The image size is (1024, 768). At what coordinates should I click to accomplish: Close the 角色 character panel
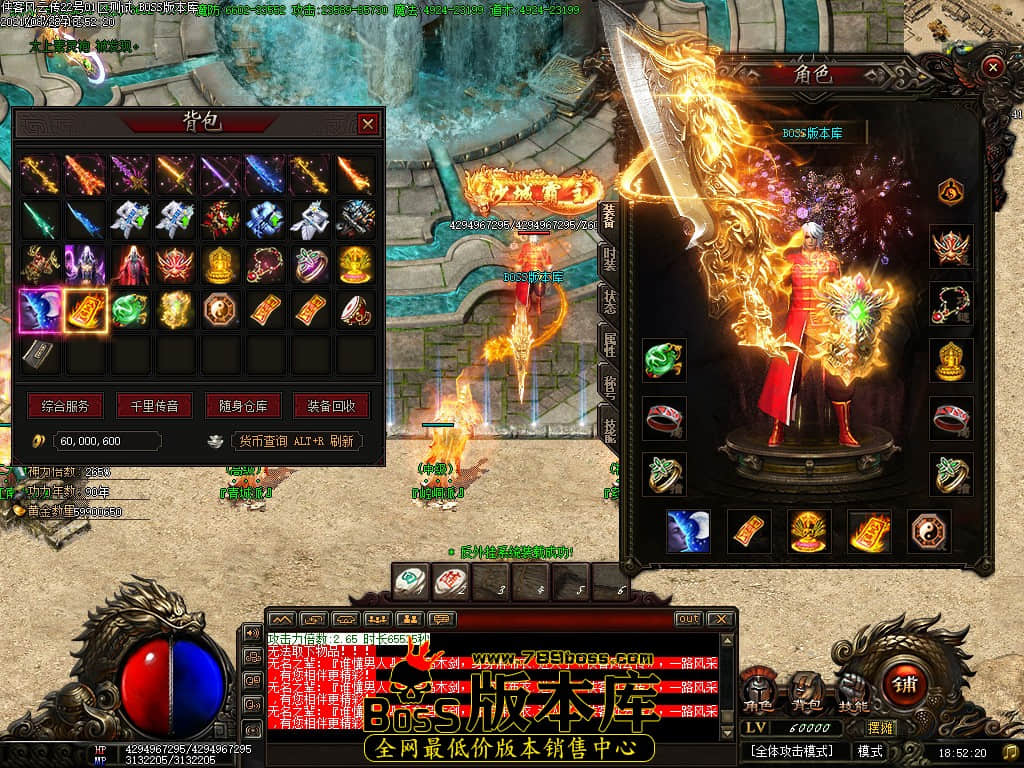point(992,67)
